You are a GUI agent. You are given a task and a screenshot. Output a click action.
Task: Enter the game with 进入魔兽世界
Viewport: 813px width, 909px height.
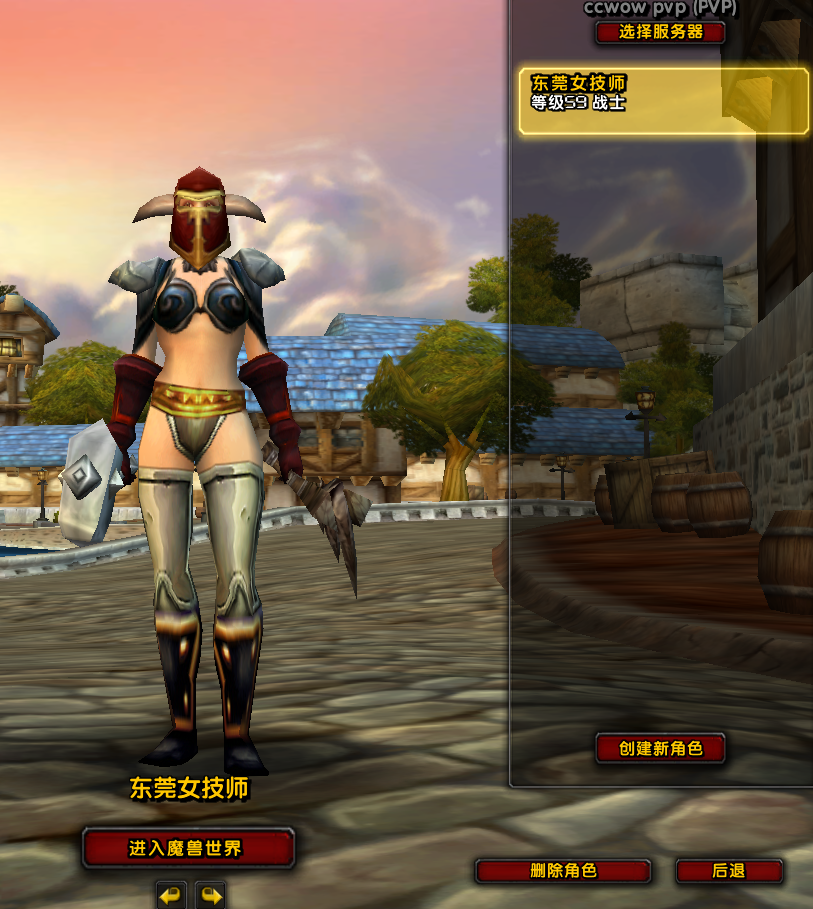188,849
